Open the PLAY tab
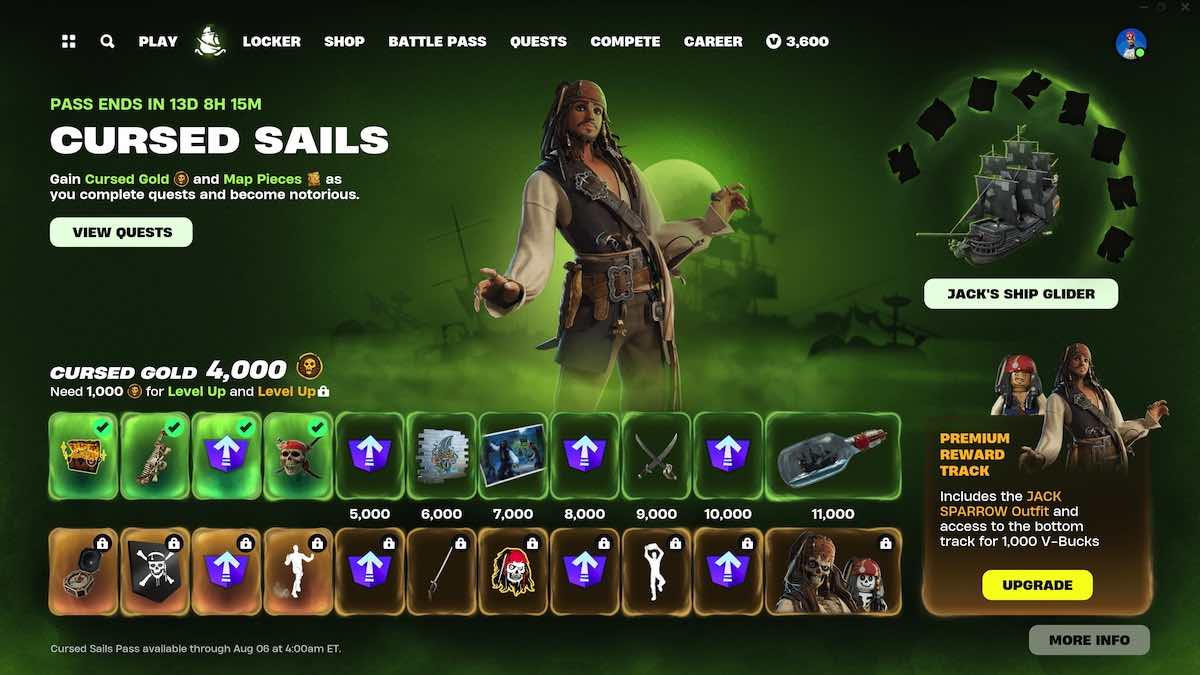The height and width of the screenshot is (675, 1200). tap(158, 42)
